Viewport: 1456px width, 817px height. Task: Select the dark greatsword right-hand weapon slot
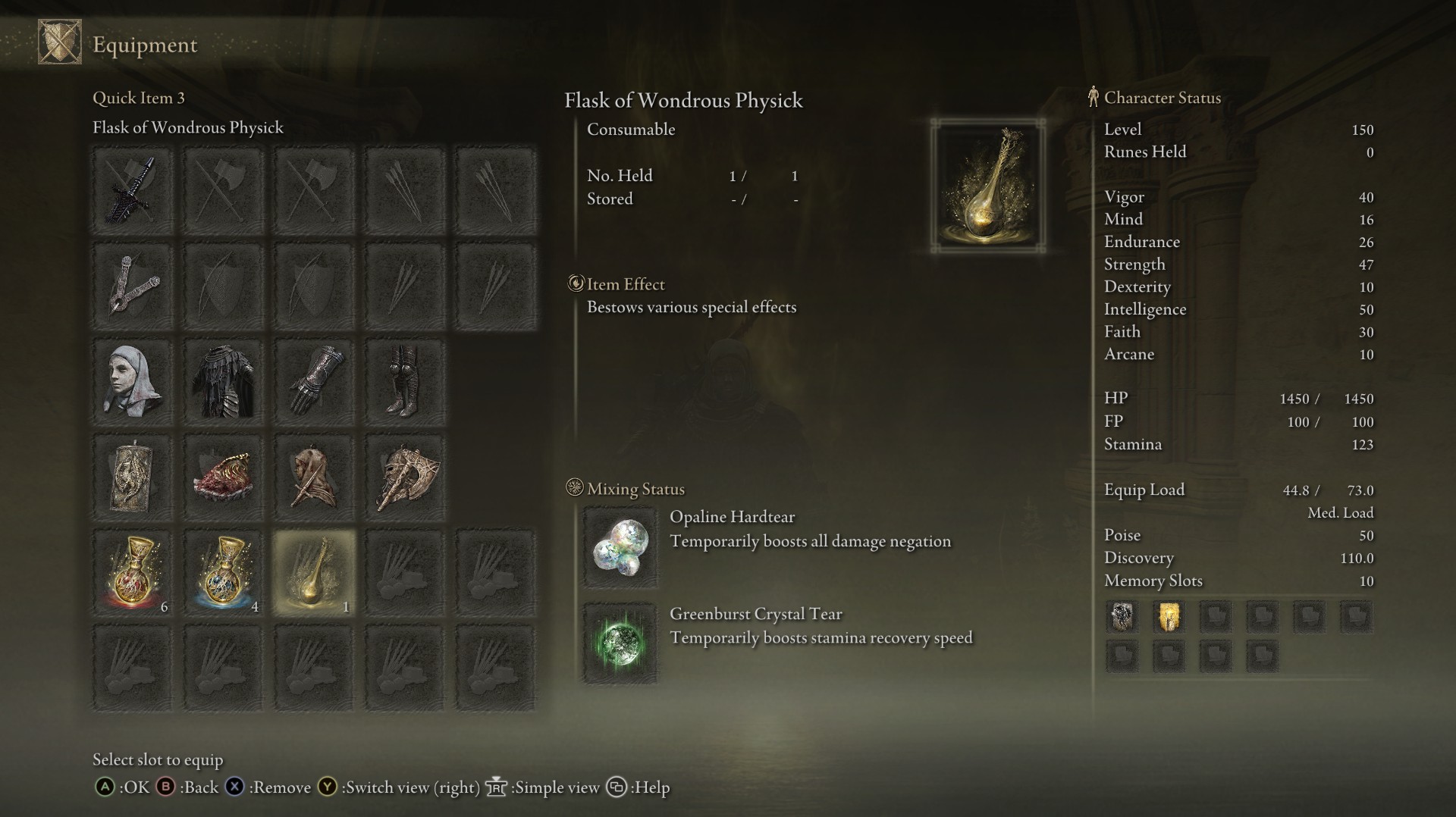click(133, 190)
